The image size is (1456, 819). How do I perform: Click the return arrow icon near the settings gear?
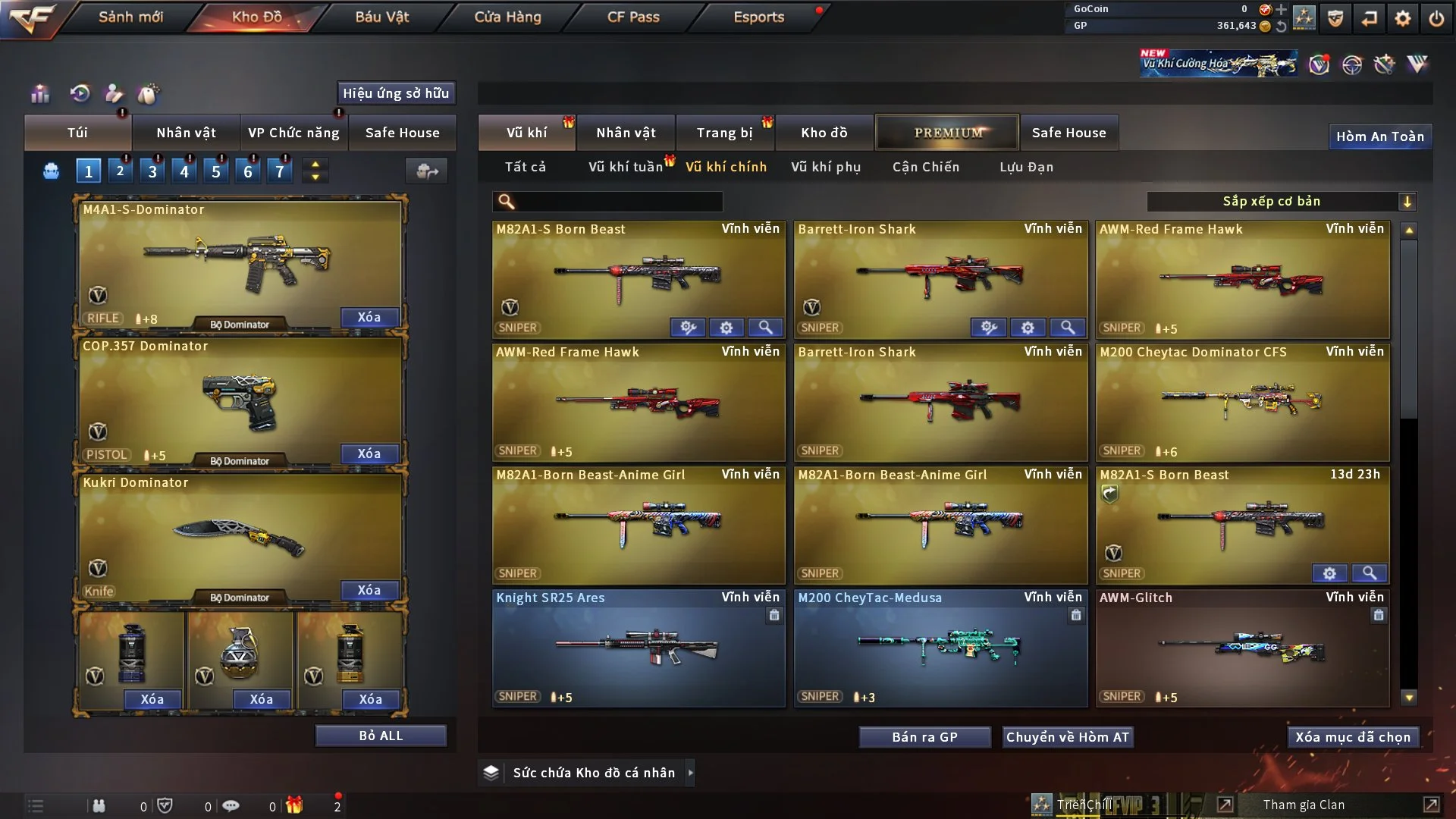tap(1369, 17)
